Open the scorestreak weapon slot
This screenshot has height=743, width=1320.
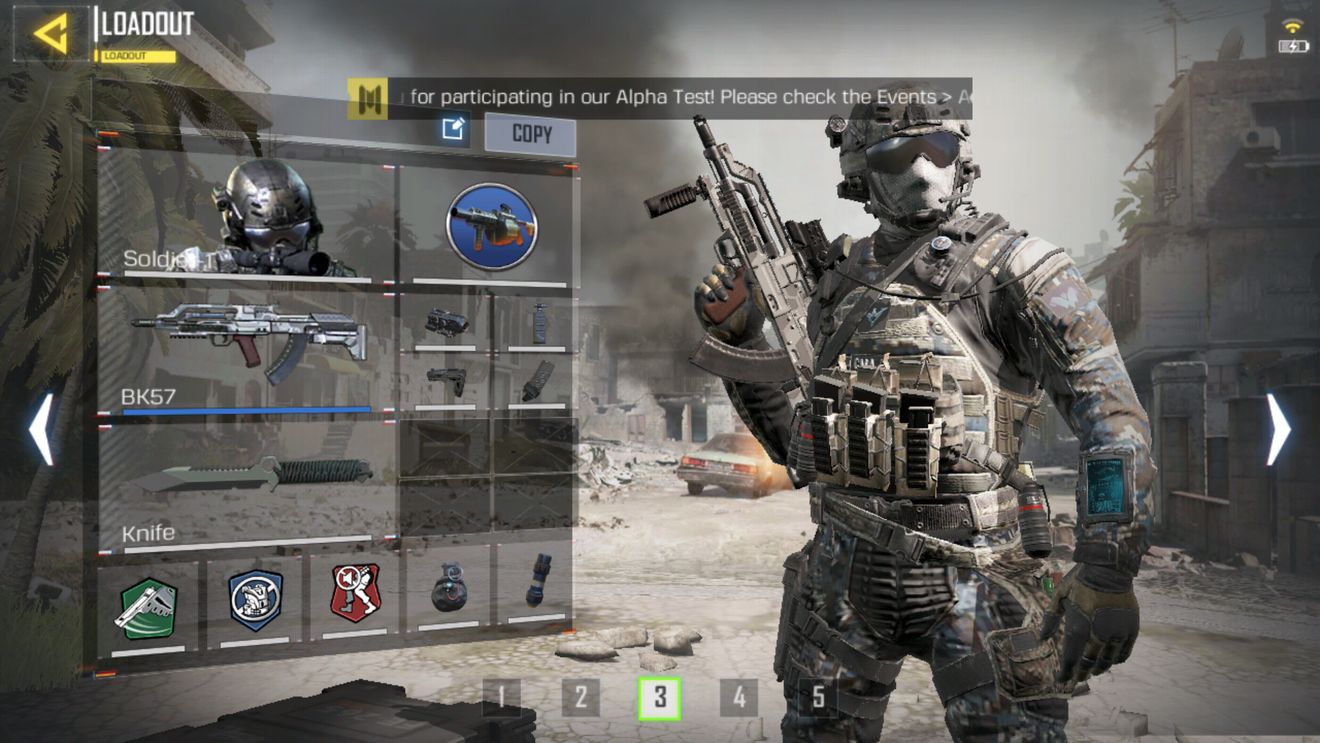(491, 227)
